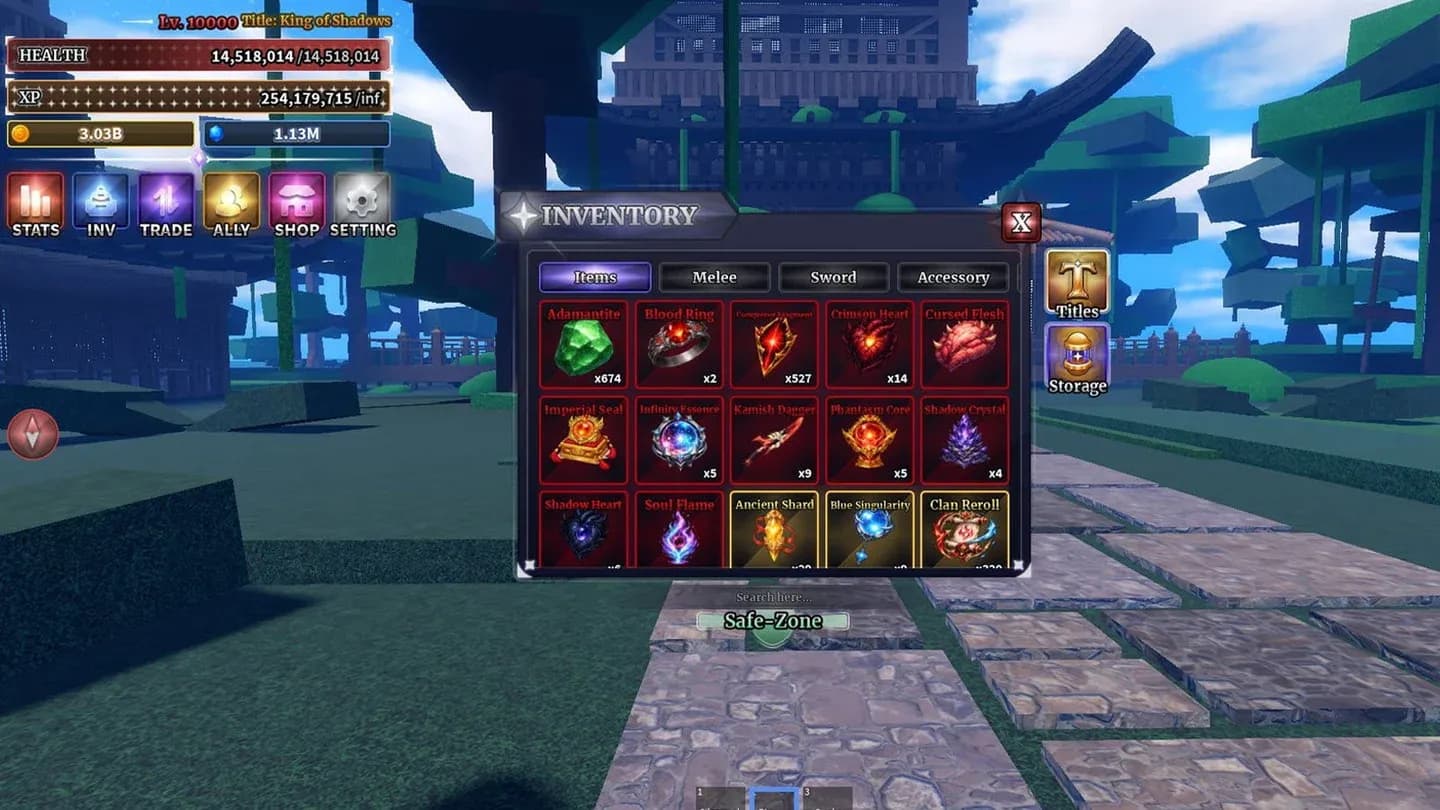1440x810 pixels.
Task: Switch to the Melee tab
Action: tap(714, 277)
